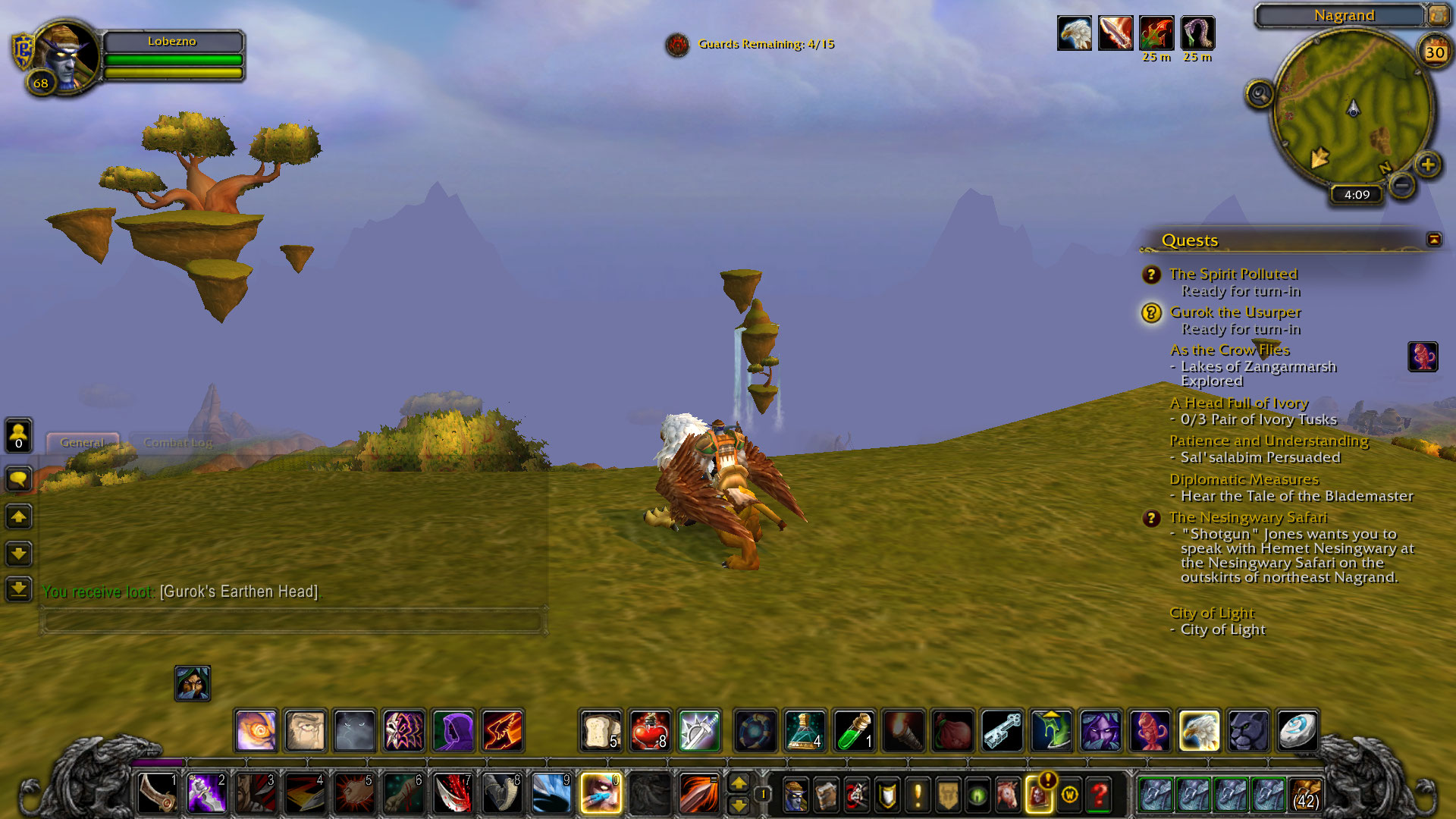This screenshot has height=819, width=1456.
Task: Switch to the General chat tab
Action: pyautogui.click(x=82, y=443)
